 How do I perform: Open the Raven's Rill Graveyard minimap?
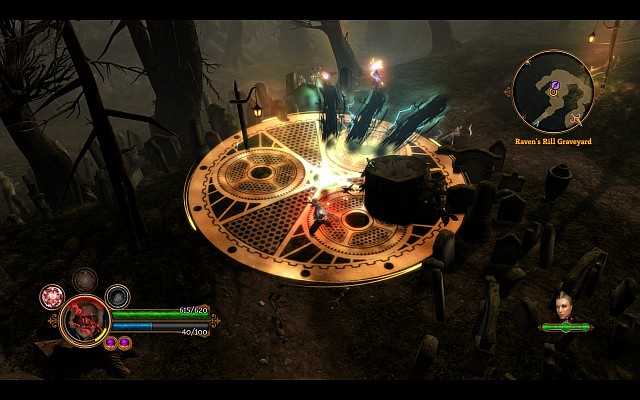click(x=552, y=92)
